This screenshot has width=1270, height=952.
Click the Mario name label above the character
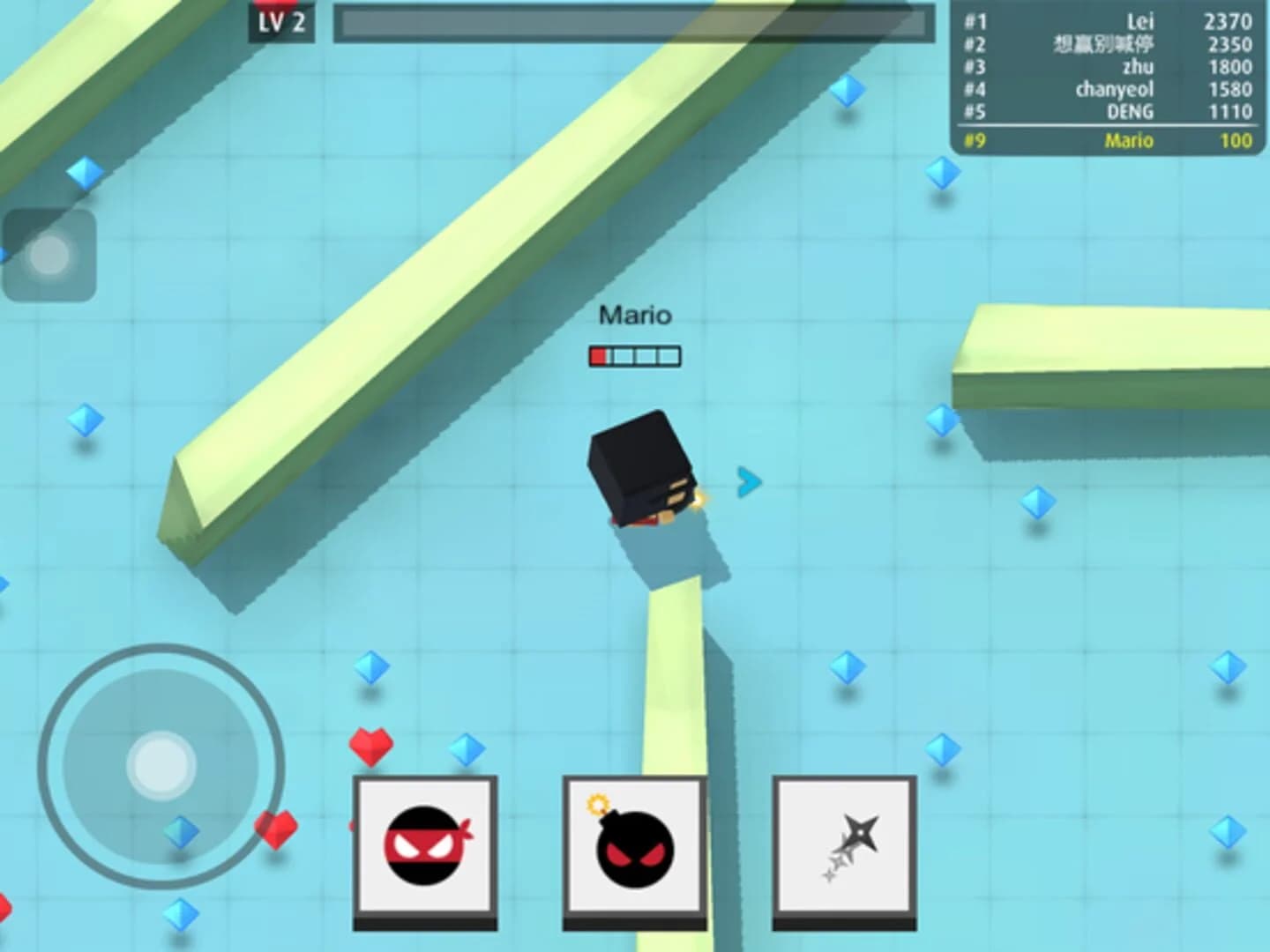636,315
